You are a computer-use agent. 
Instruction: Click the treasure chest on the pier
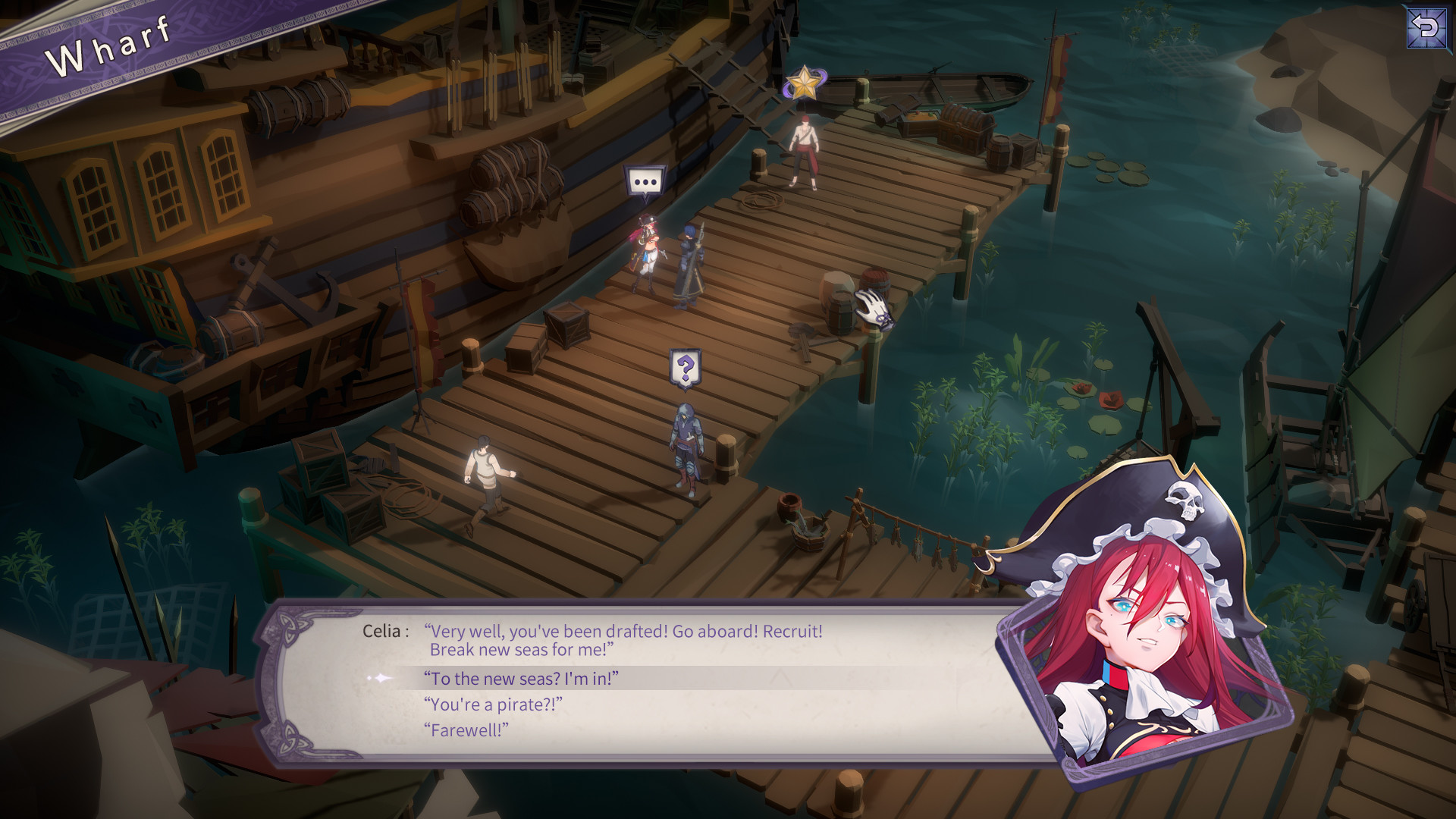[965, 125]
